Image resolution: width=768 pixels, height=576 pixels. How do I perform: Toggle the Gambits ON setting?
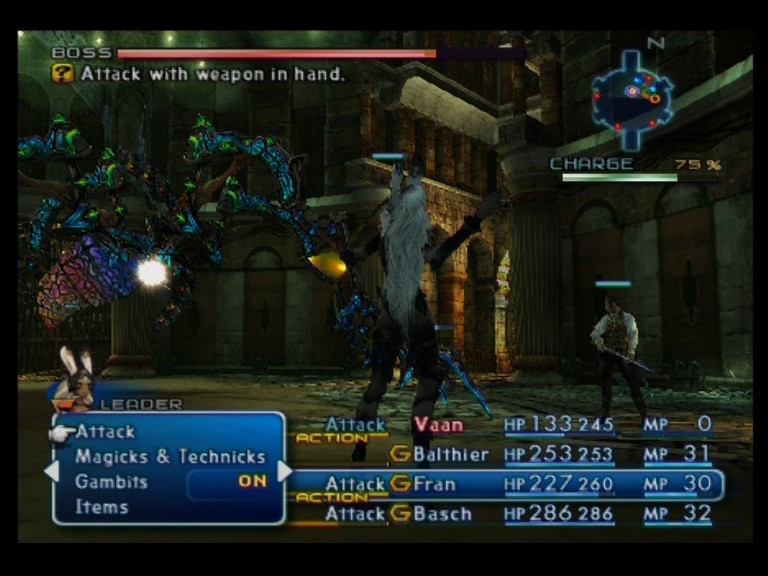[252, 481]
